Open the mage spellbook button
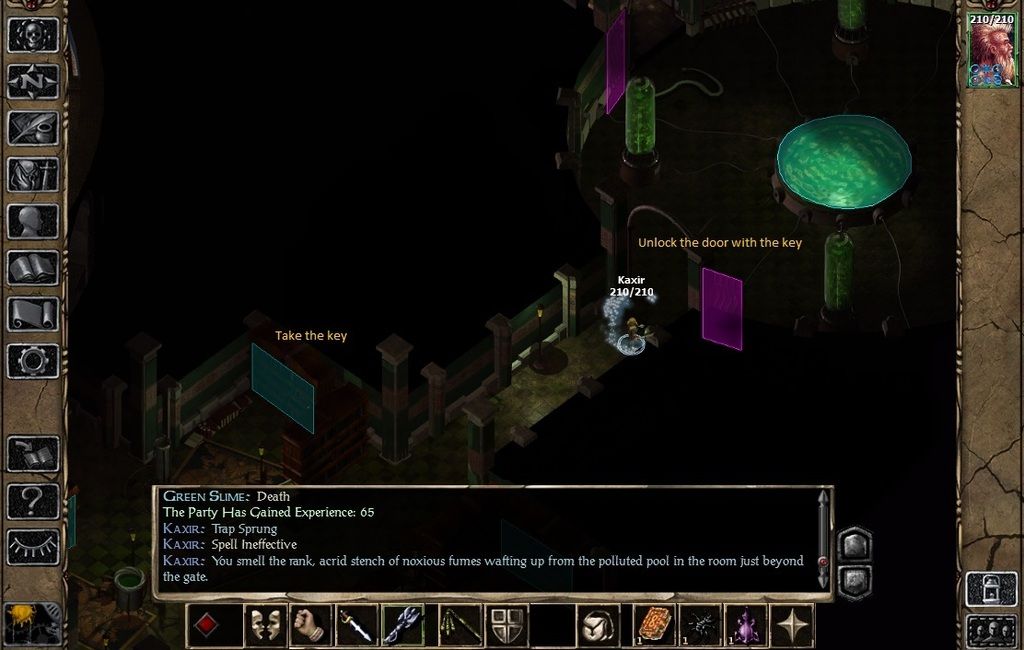Screen dimensions: 1024x650 (x=33, y=268)
